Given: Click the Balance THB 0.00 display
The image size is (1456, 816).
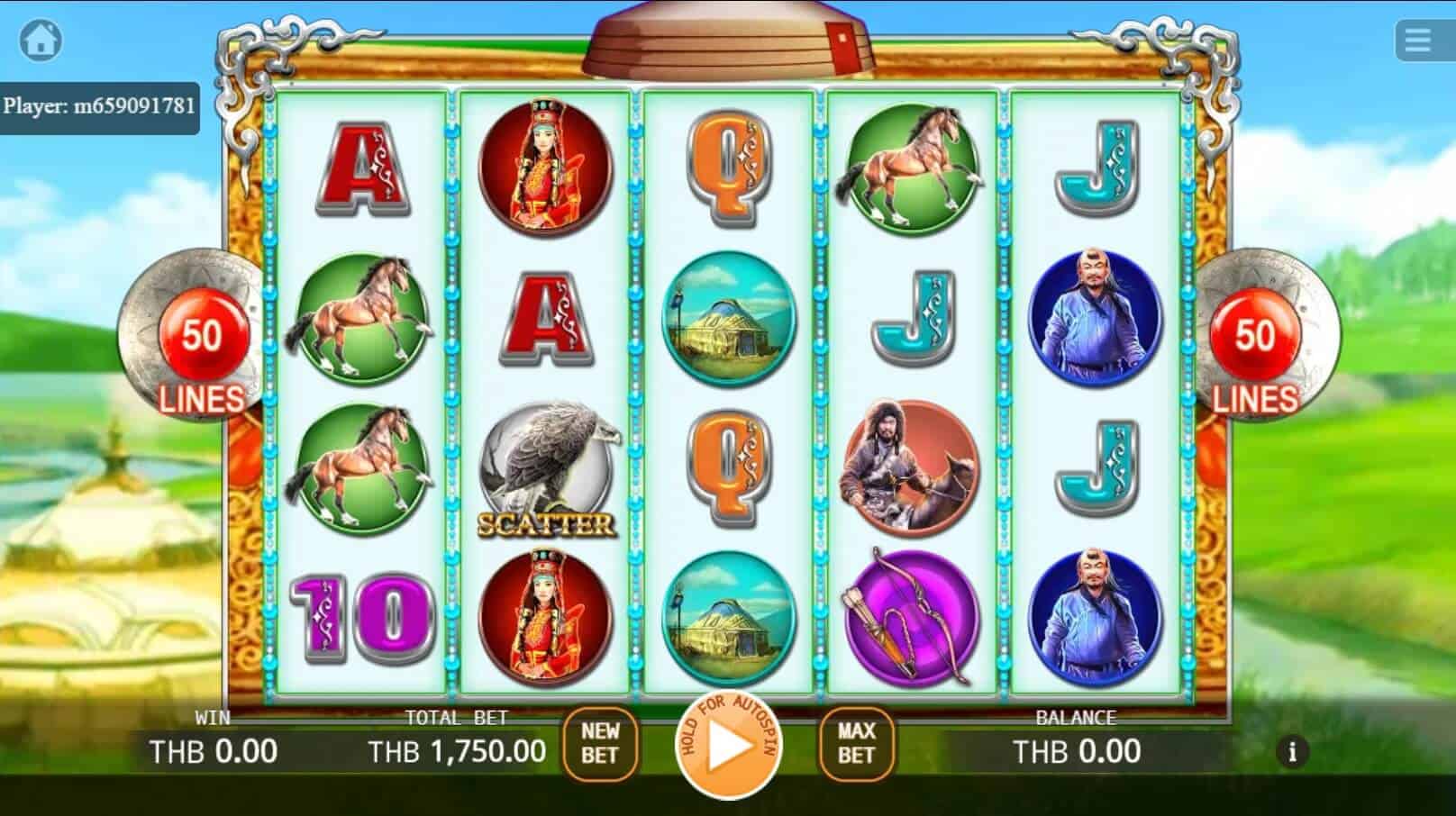Looking at the screenshot, I should [x=1078, y=749].
